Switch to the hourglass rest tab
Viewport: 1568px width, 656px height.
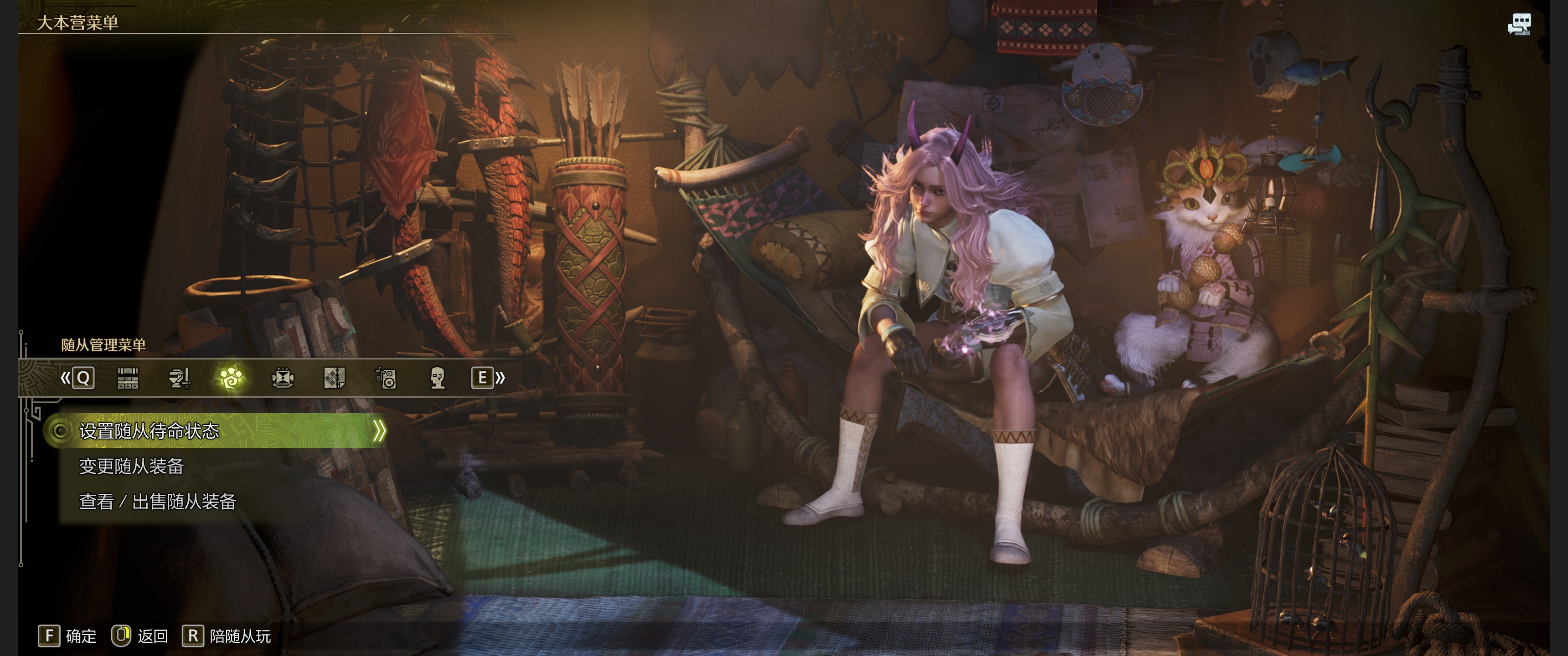[283, 378]
